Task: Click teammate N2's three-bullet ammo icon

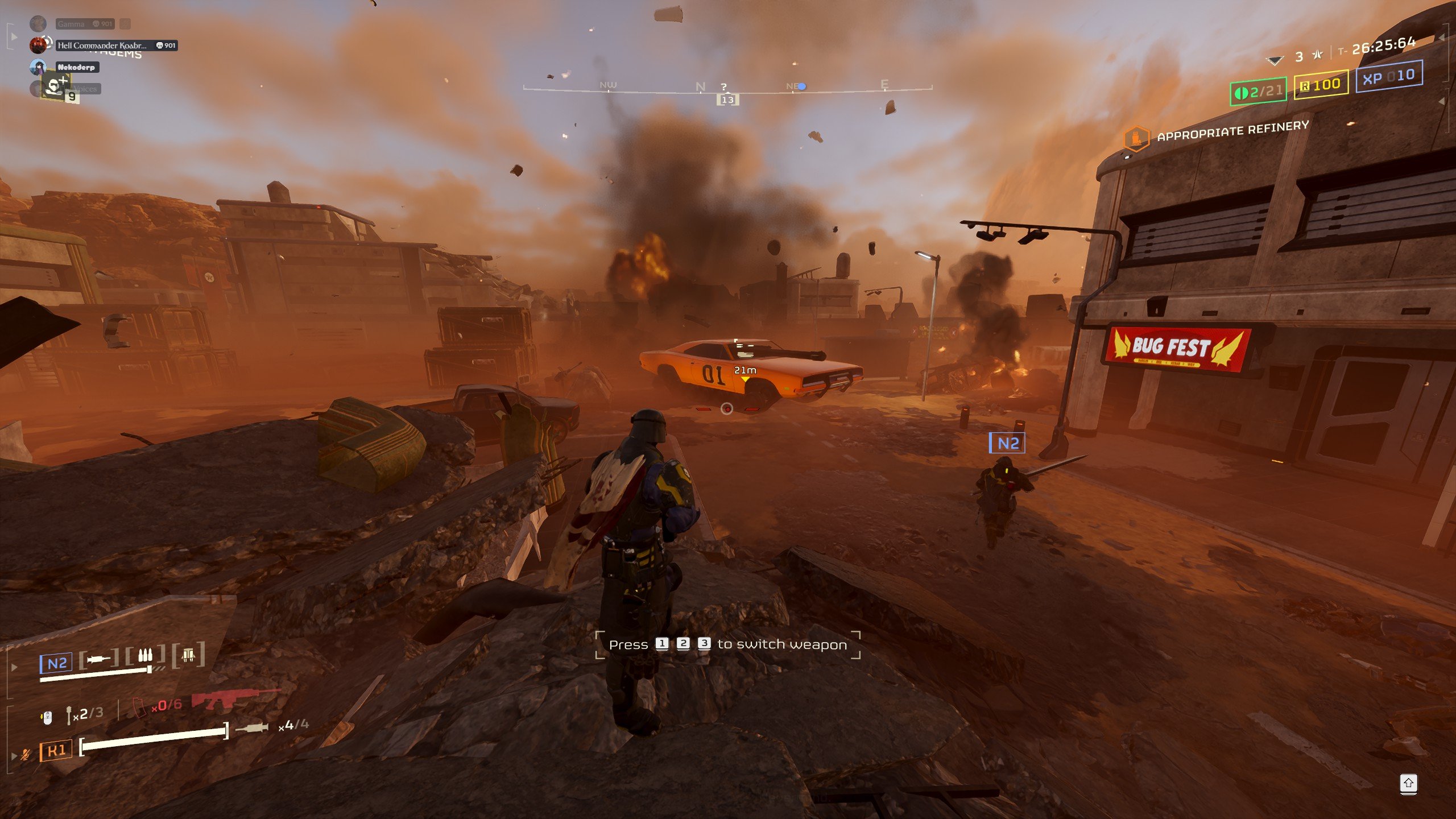Action: (146, 656)
